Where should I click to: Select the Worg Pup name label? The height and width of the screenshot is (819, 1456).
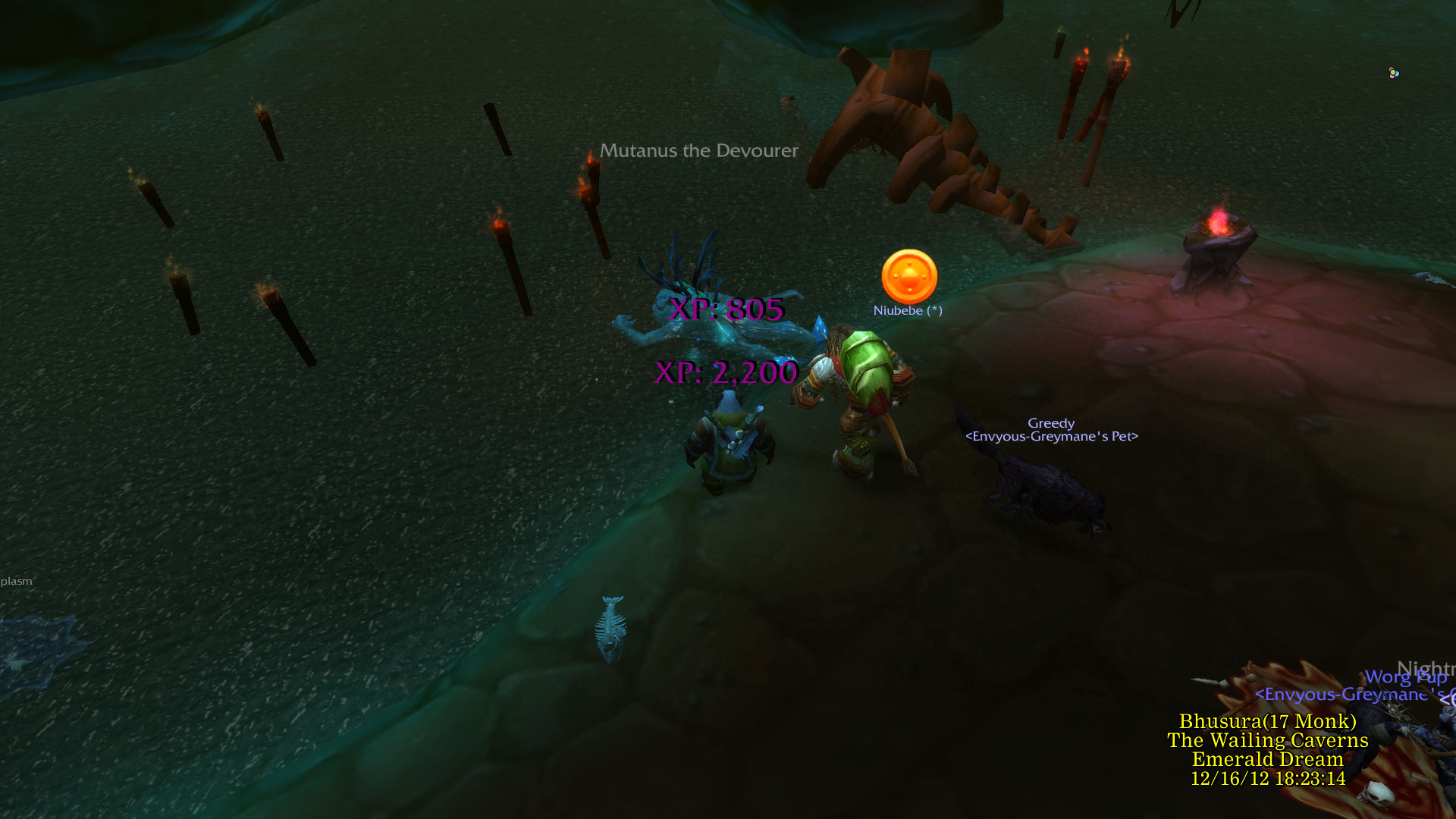[x=1404, y=677]
